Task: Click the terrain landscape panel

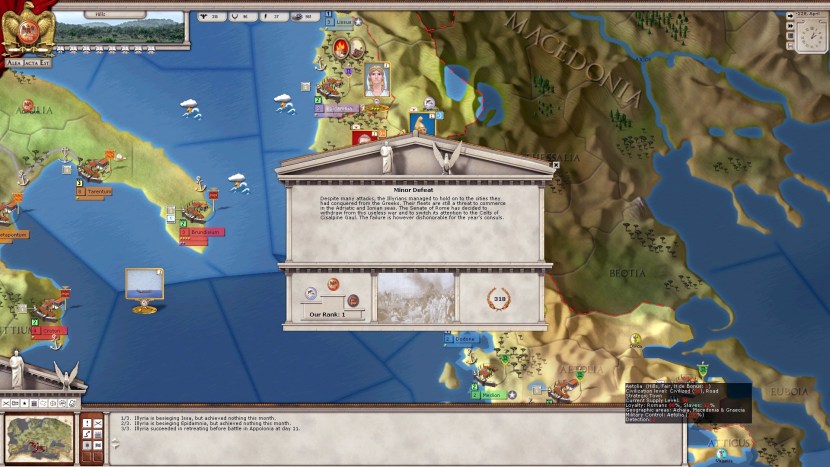Action: [x=120, y=27]
